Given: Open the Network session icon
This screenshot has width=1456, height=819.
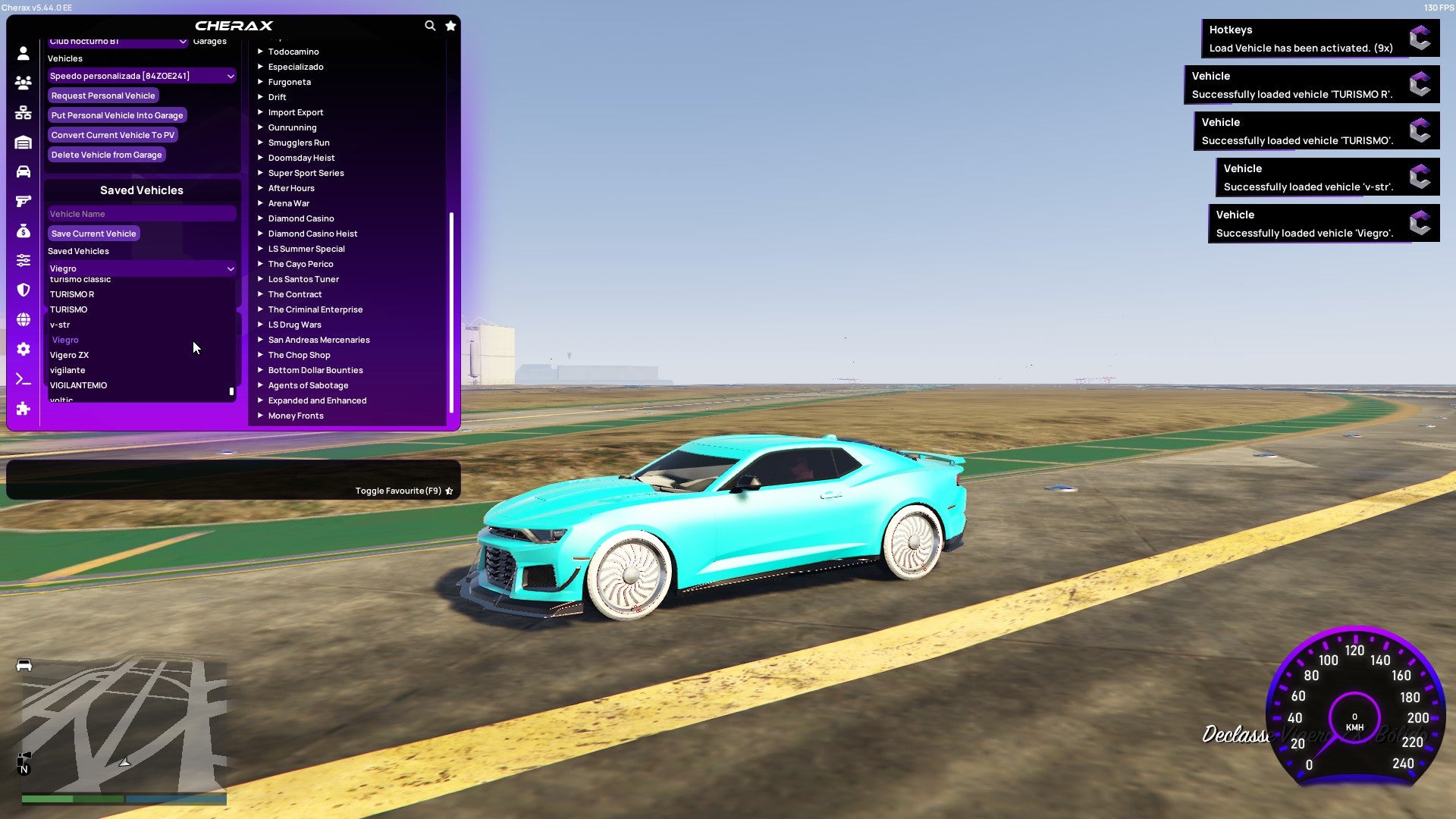Looking at the screenshot, I should point(23,112).
